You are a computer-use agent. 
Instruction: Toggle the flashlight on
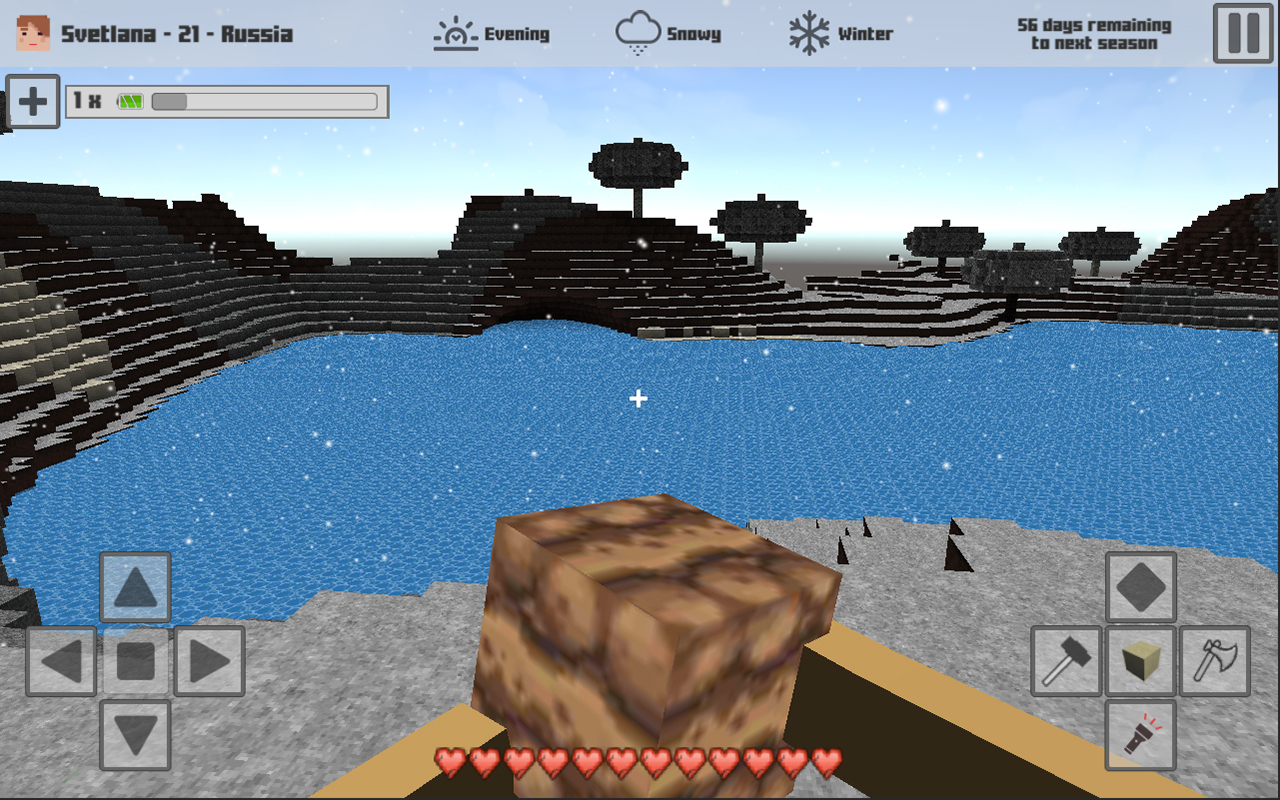pos(1140,737)
